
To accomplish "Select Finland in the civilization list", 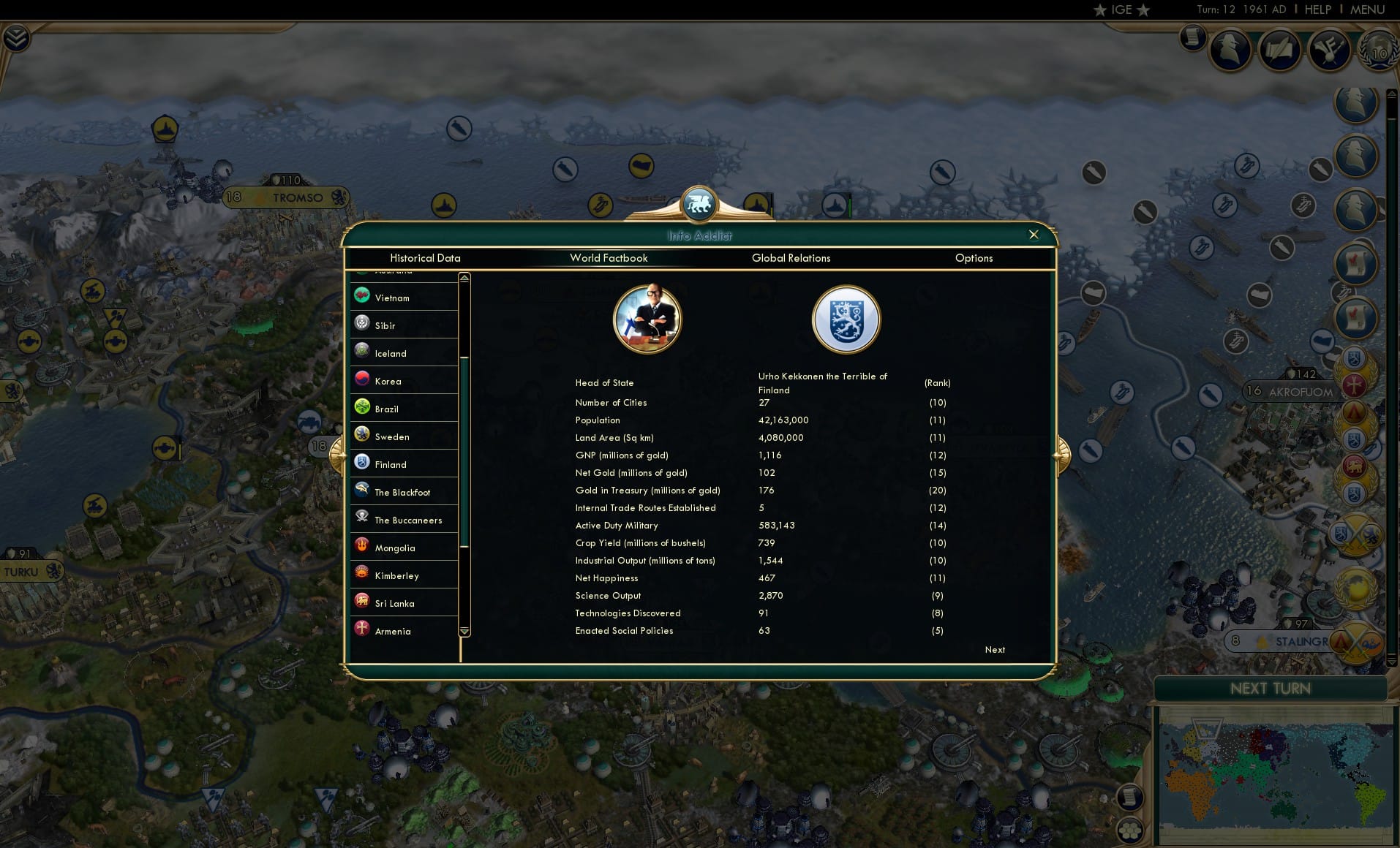I will (391, 464).
